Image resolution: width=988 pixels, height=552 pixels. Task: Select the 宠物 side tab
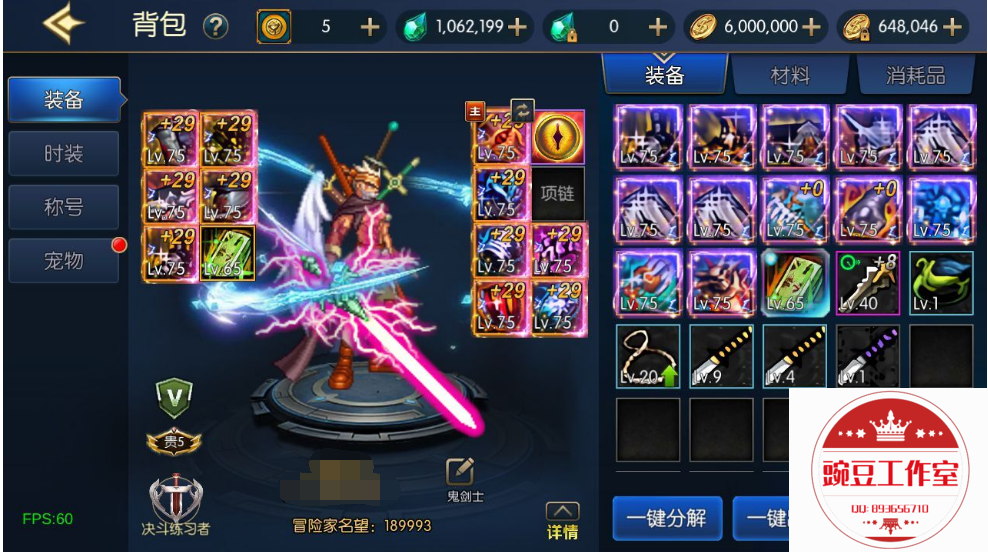(x=64, y=261)
